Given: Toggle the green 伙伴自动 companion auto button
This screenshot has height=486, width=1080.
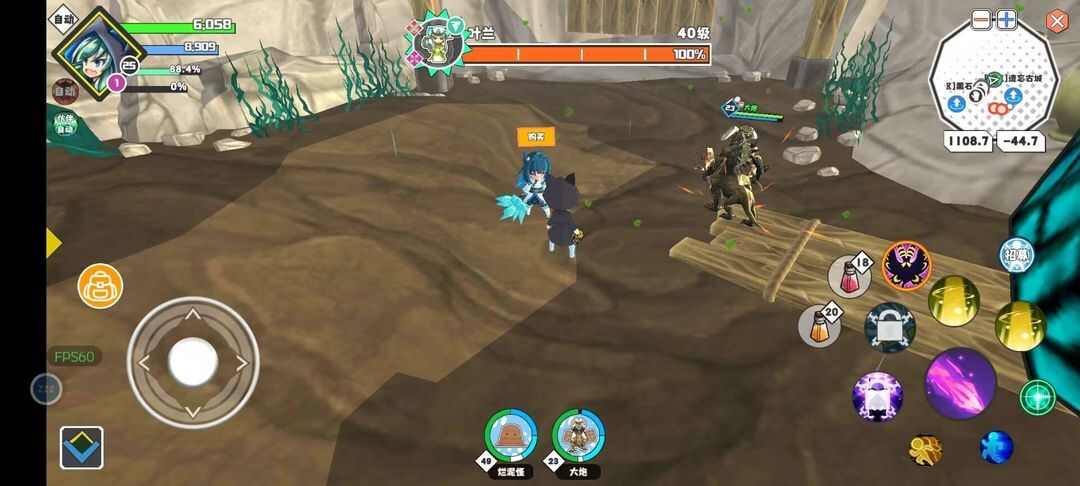Looking at the screenshot, I should click(64, 125).
